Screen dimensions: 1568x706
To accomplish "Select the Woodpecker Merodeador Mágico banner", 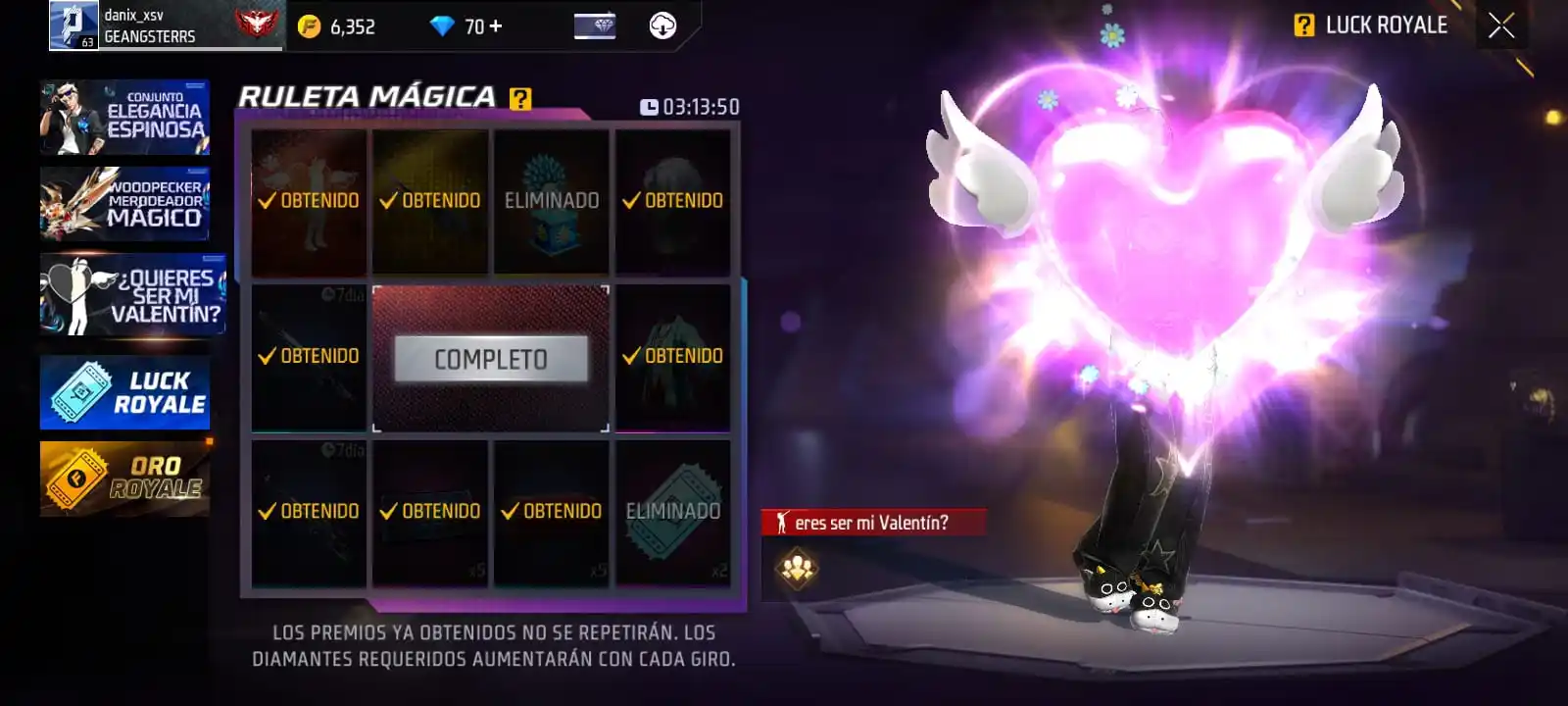I will (124, 204).
